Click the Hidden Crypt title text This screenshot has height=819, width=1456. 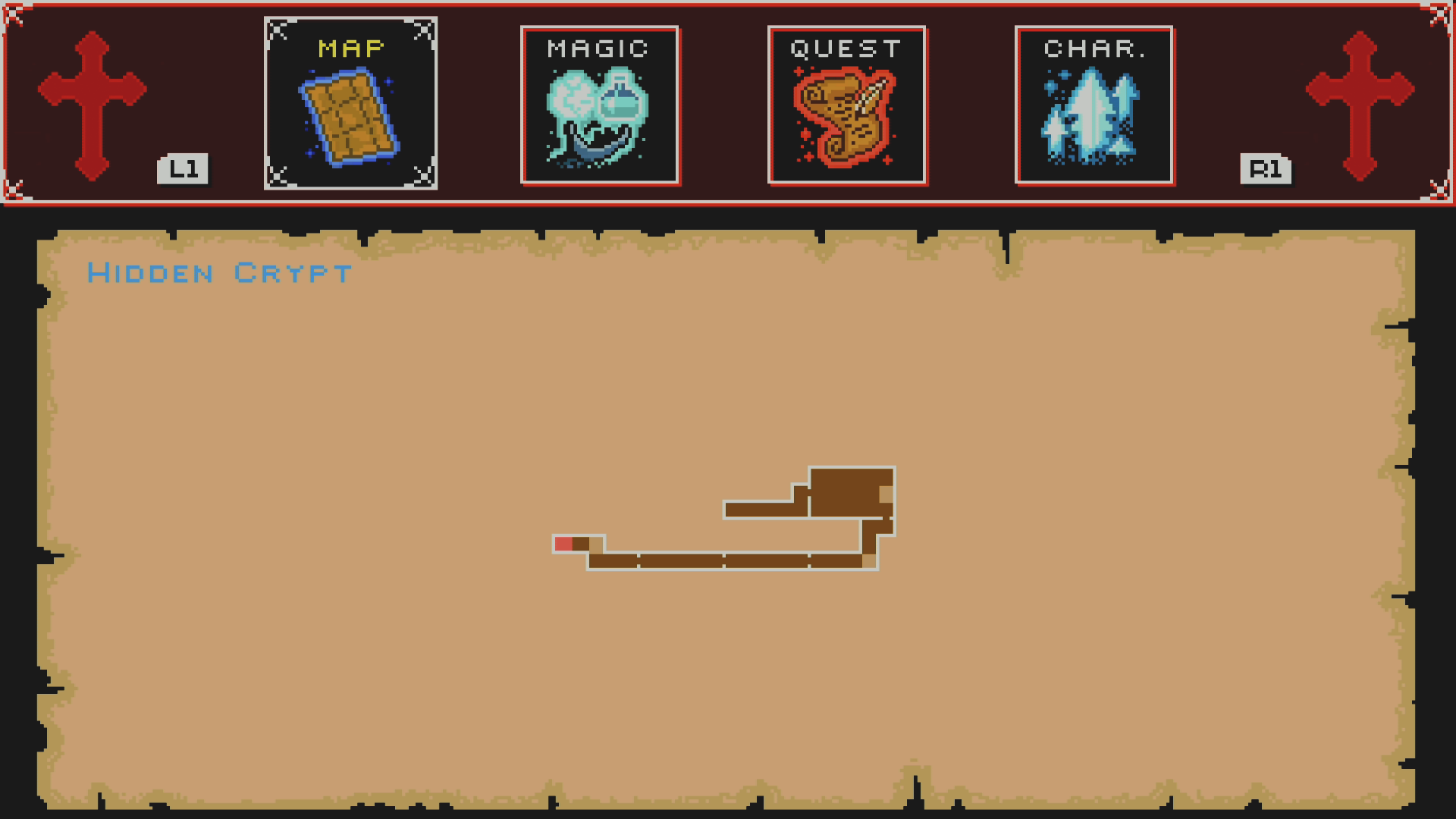coord(218,273)
